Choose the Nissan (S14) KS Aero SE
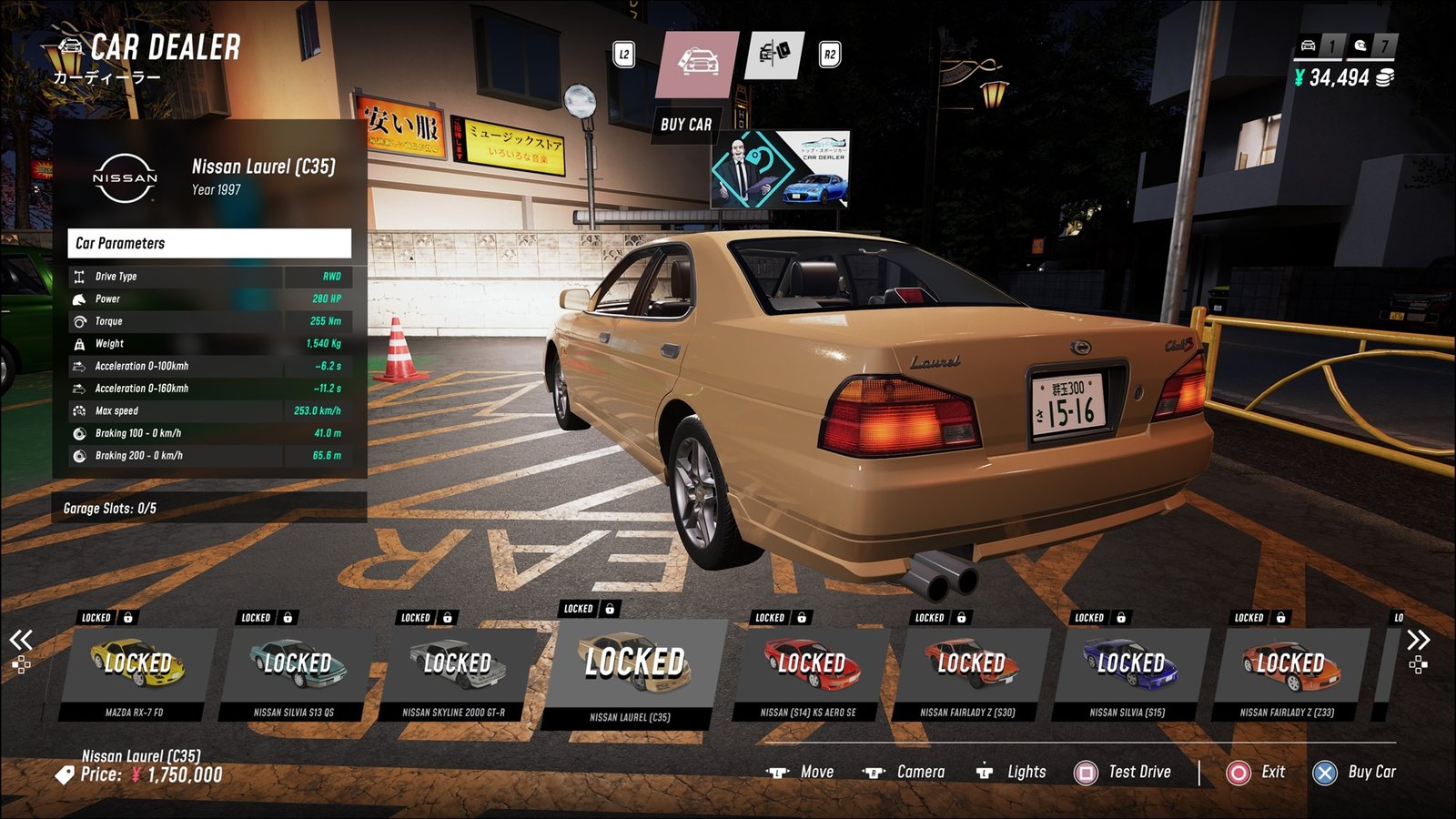Viewport: 1456px width, 819px height. pos(810,669)
